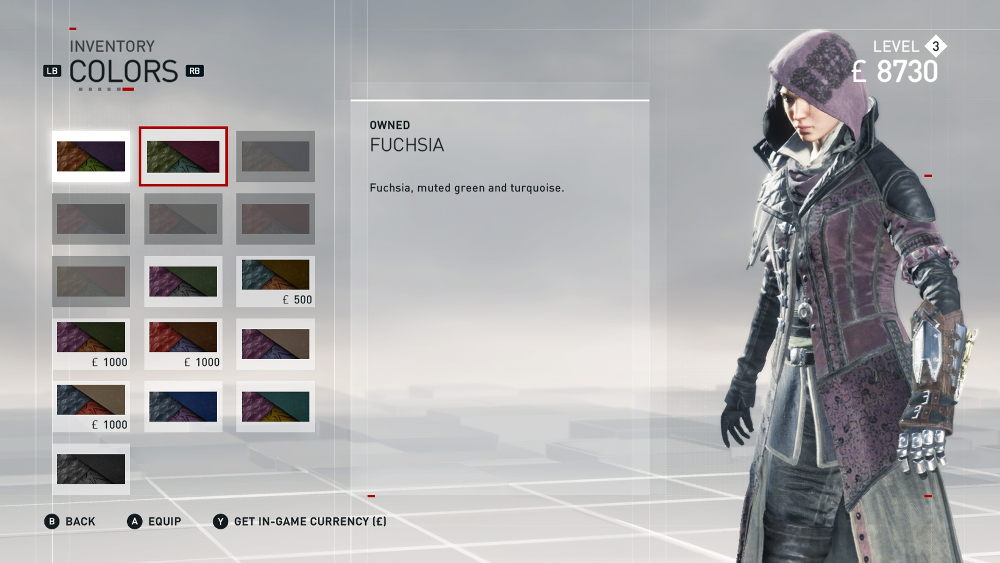Pick the unpriced navy blue color swatch
The width and height of the screenshot is (1000, 563).
coord(183,406)
